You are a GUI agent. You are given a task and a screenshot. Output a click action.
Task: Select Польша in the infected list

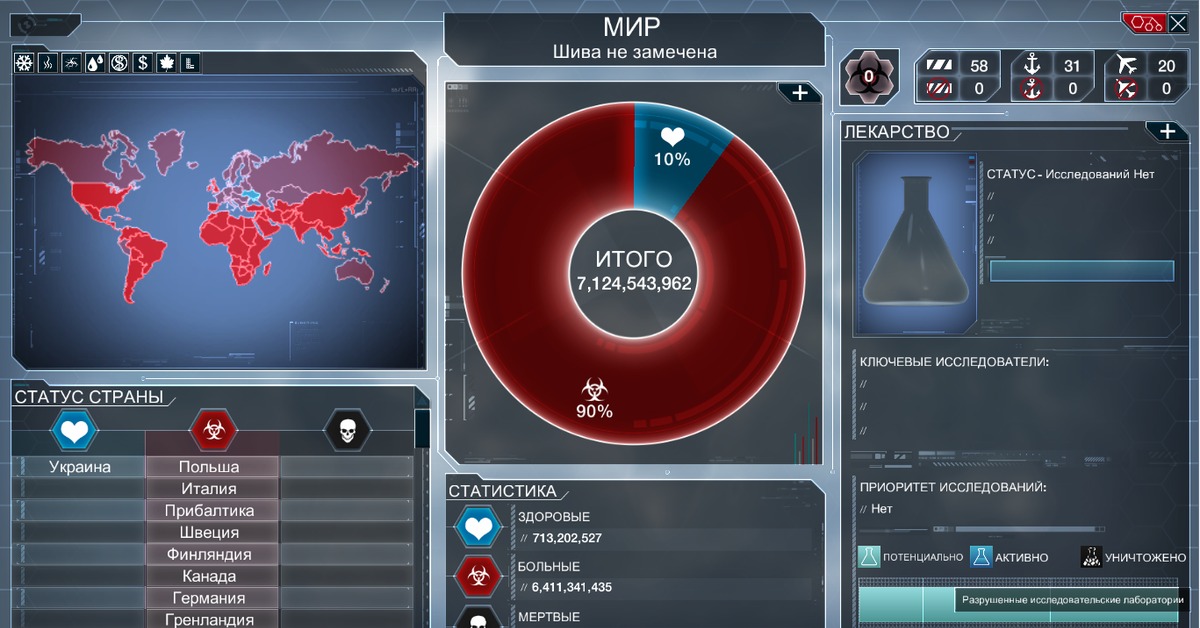[x=209, y=467]
